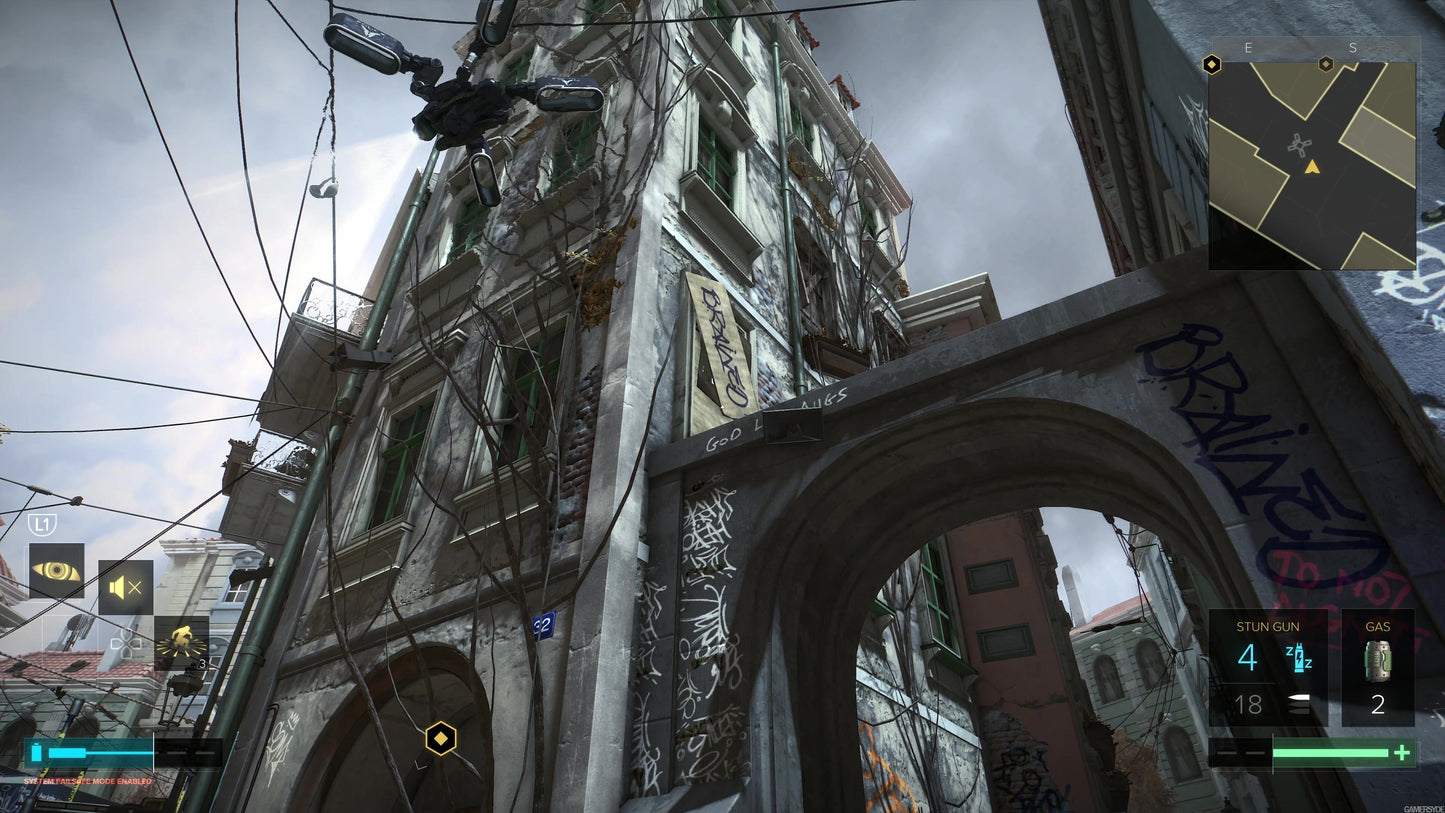1445x813 pixels.
Task: Click the dim hexagon marker on the compass
Action: tap(1326, 64)
